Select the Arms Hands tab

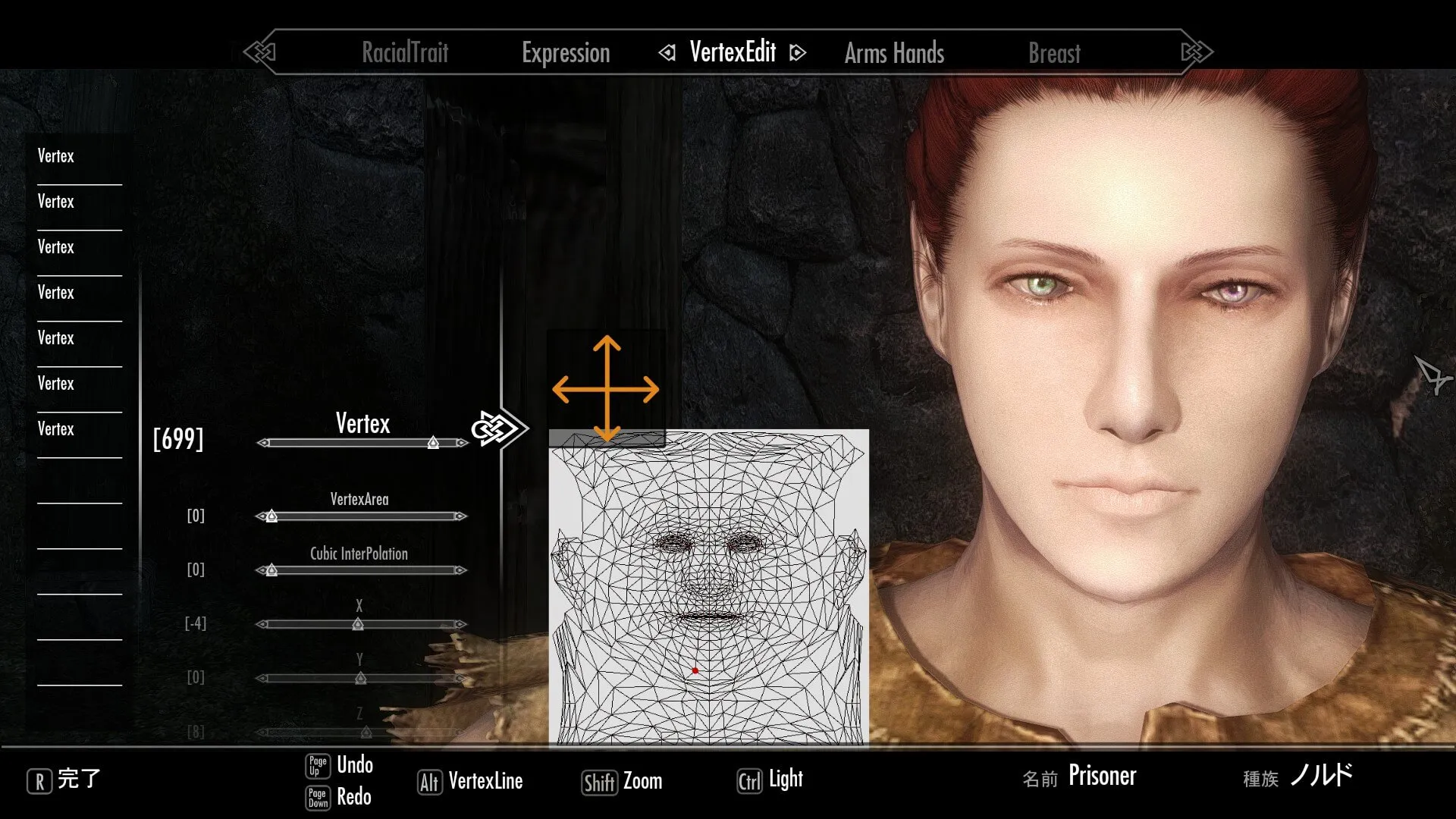coord(894,52)
